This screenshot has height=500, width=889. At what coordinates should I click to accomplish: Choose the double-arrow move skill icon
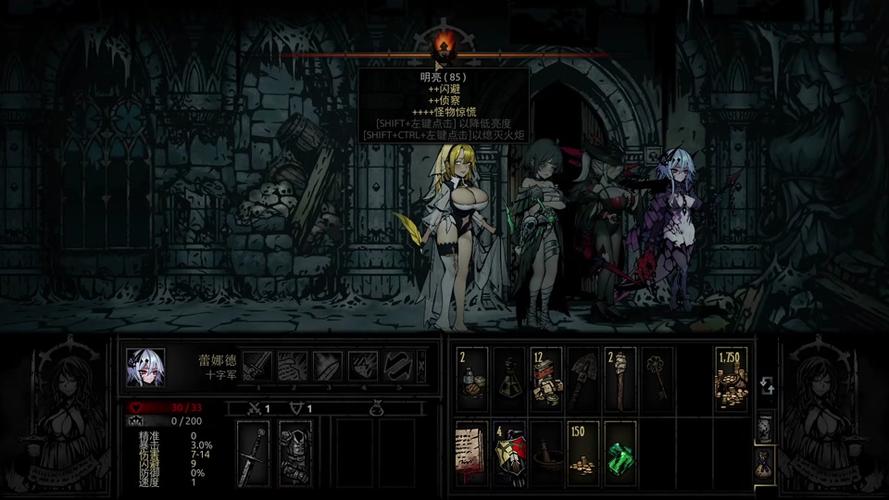[x=398, y=366]
